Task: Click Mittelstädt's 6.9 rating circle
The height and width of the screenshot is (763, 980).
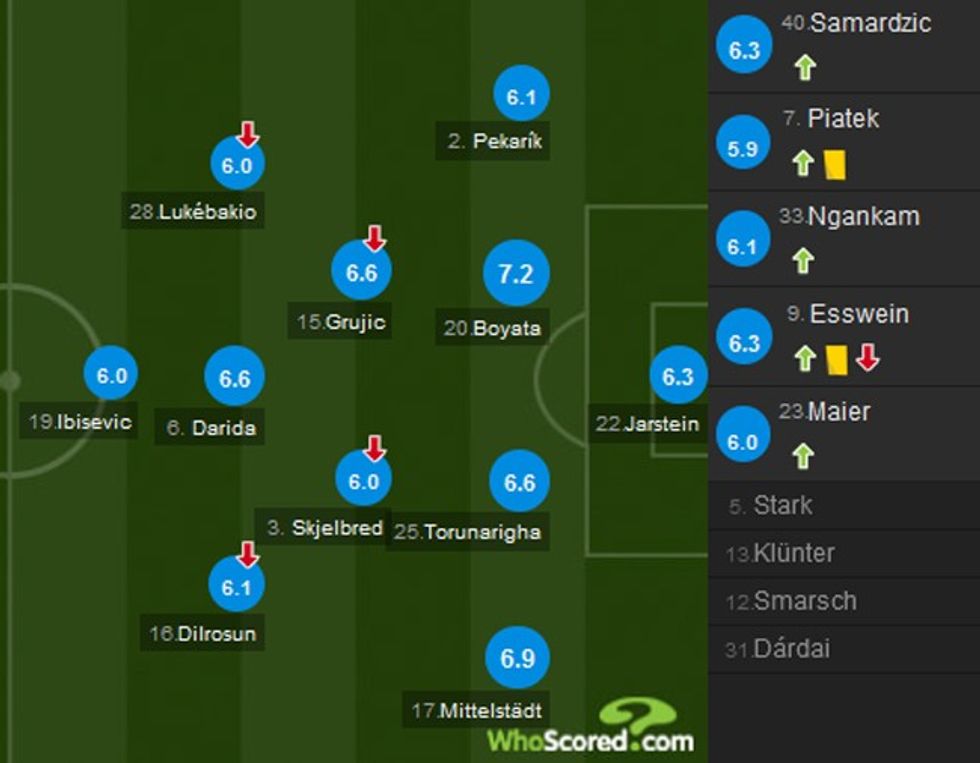Action: [518, 658]
